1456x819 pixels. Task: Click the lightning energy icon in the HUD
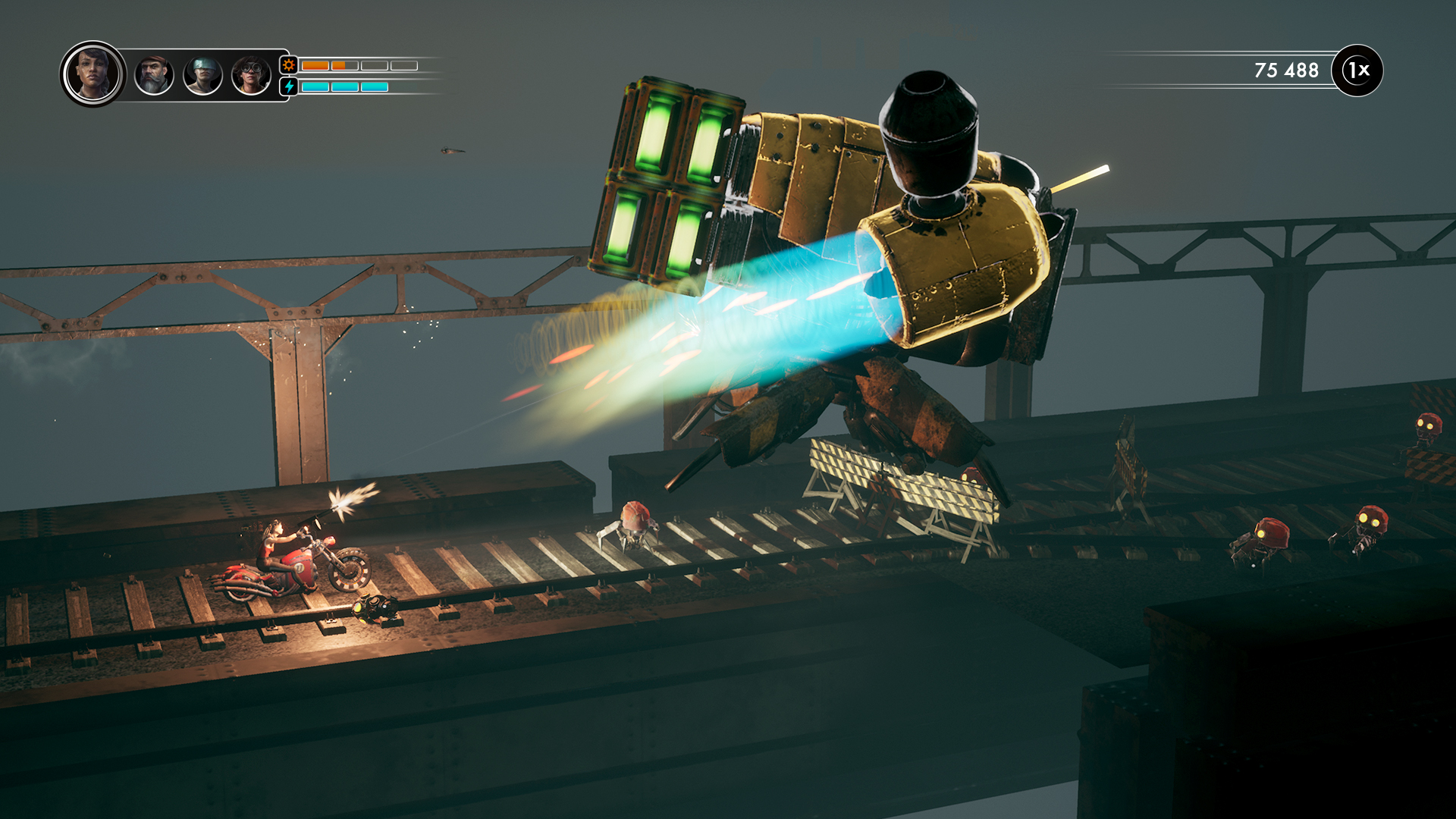click(287, 86)
